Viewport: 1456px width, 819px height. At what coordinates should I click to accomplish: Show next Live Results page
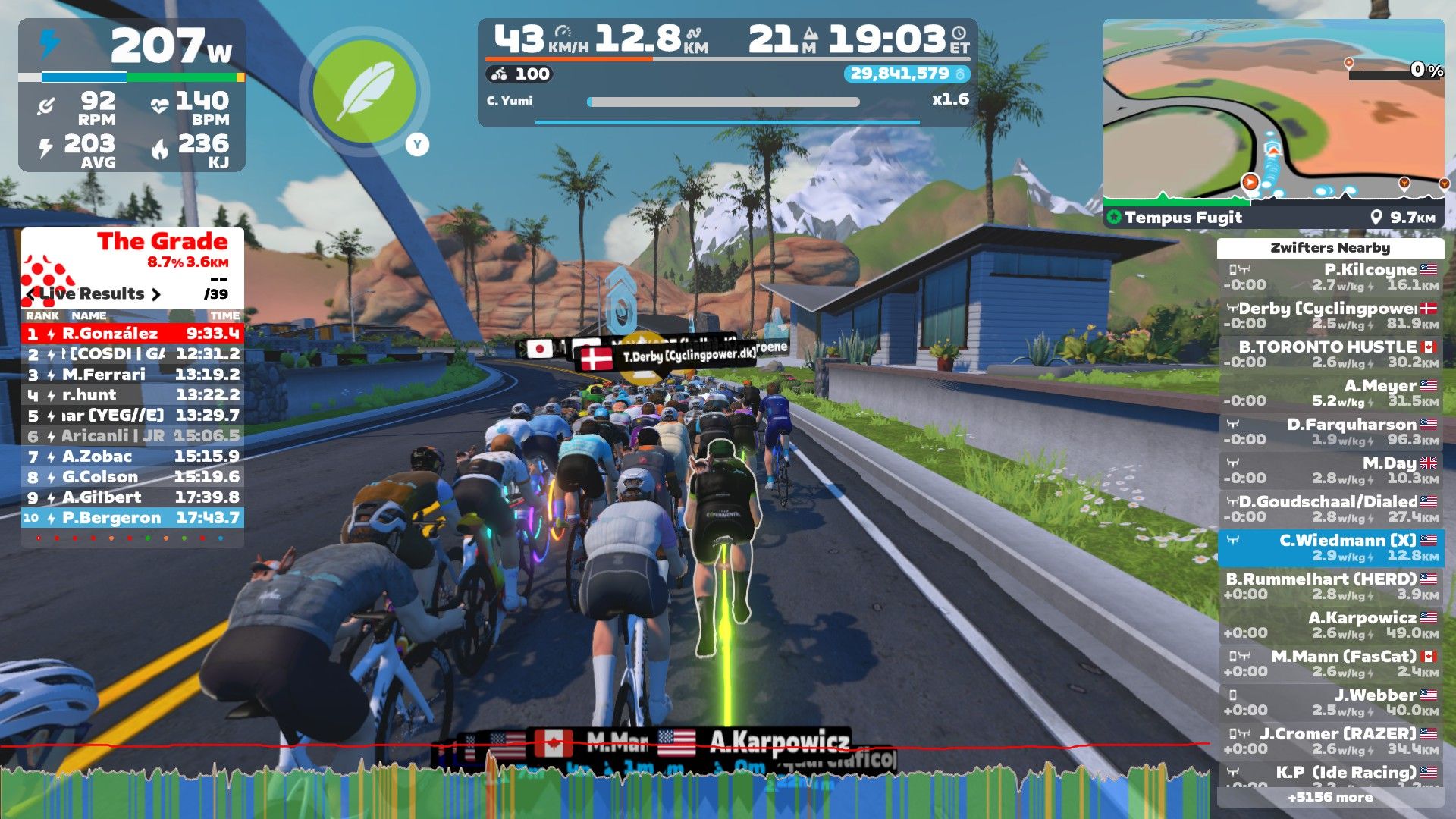[156, 294]
